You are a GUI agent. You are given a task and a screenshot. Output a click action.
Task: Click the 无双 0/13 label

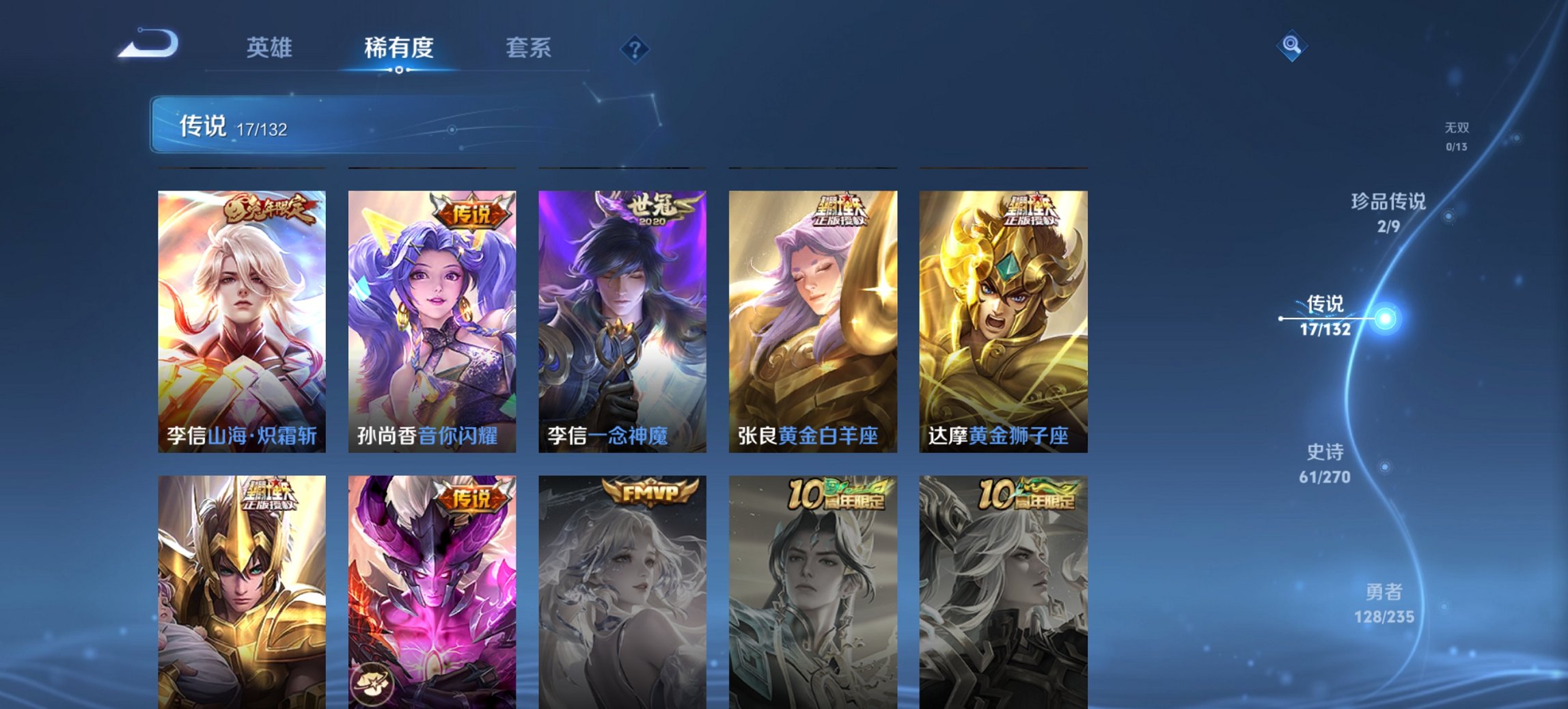pyautogui.click(x=1457, y=134)
